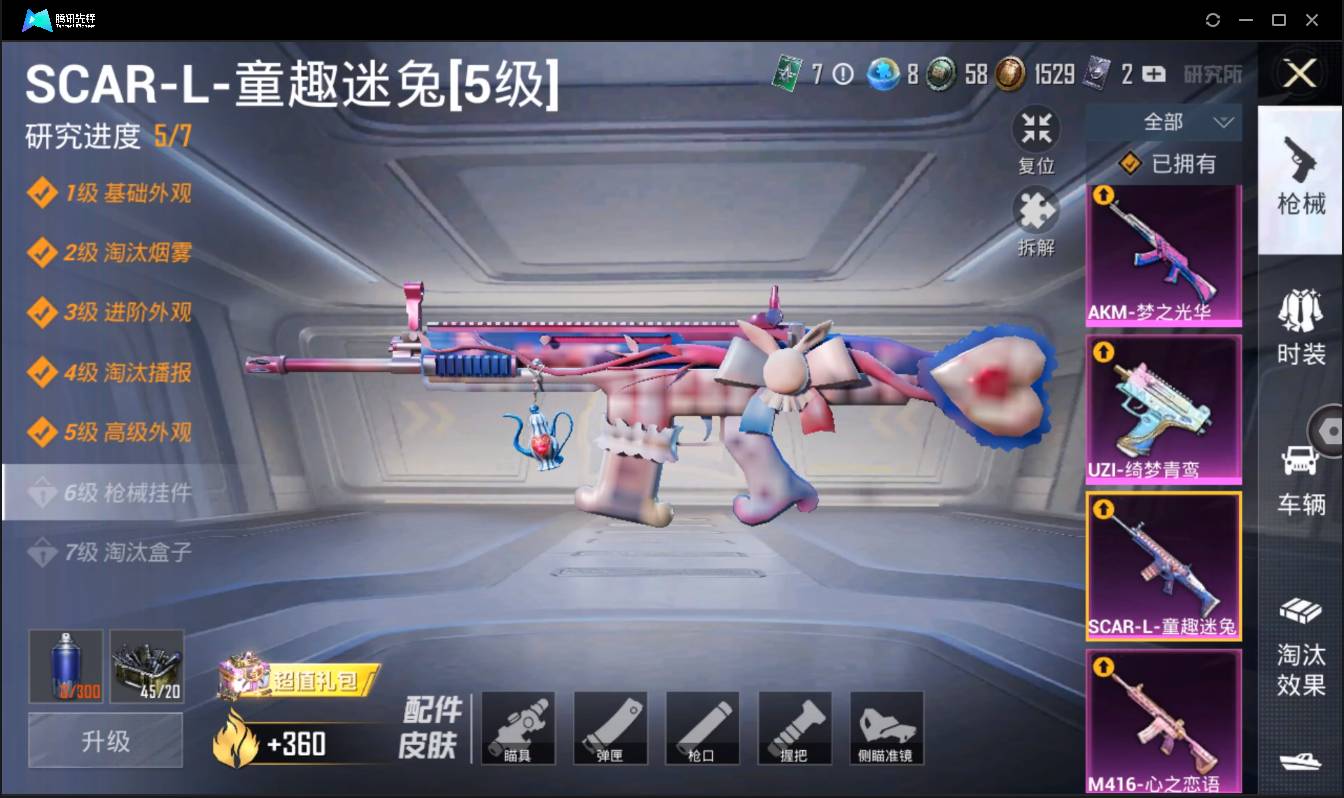The image size is (1344, 798).
Task: Select the 枪口 (muzzle) attachment skin icon
Action: [702, 727]
